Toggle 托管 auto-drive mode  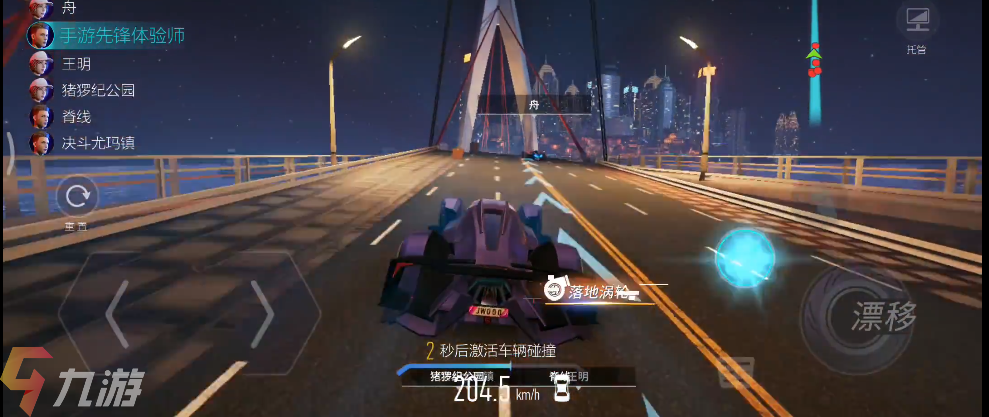pyautogui.click(x=916, y=26)
